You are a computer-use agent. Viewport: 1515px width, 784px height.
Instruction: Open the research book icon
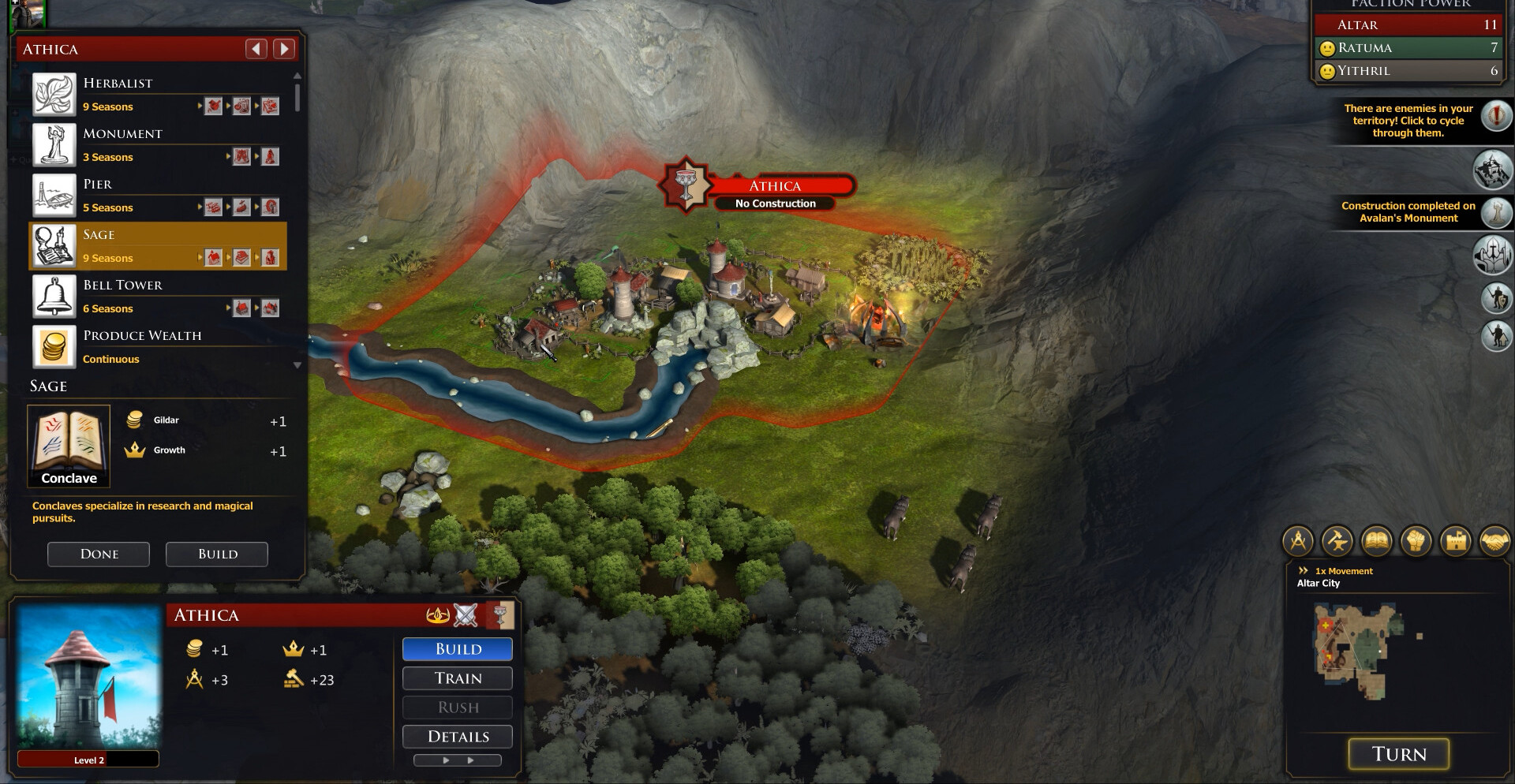click(x=1377, y=541)
